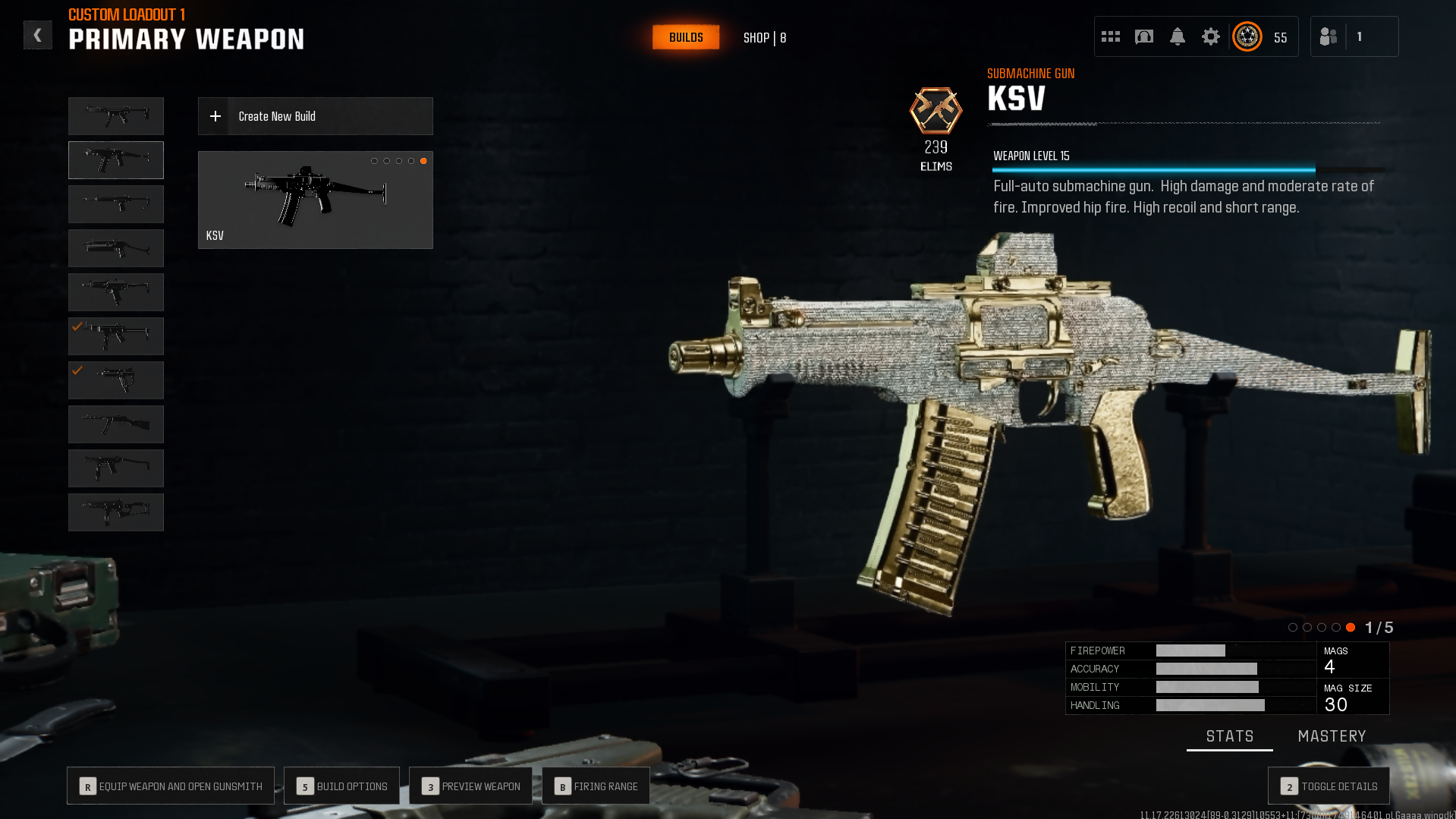This screenshot has width=1456, height=819.
Task: Select the first weapon in the list
Action: (116, 116)
